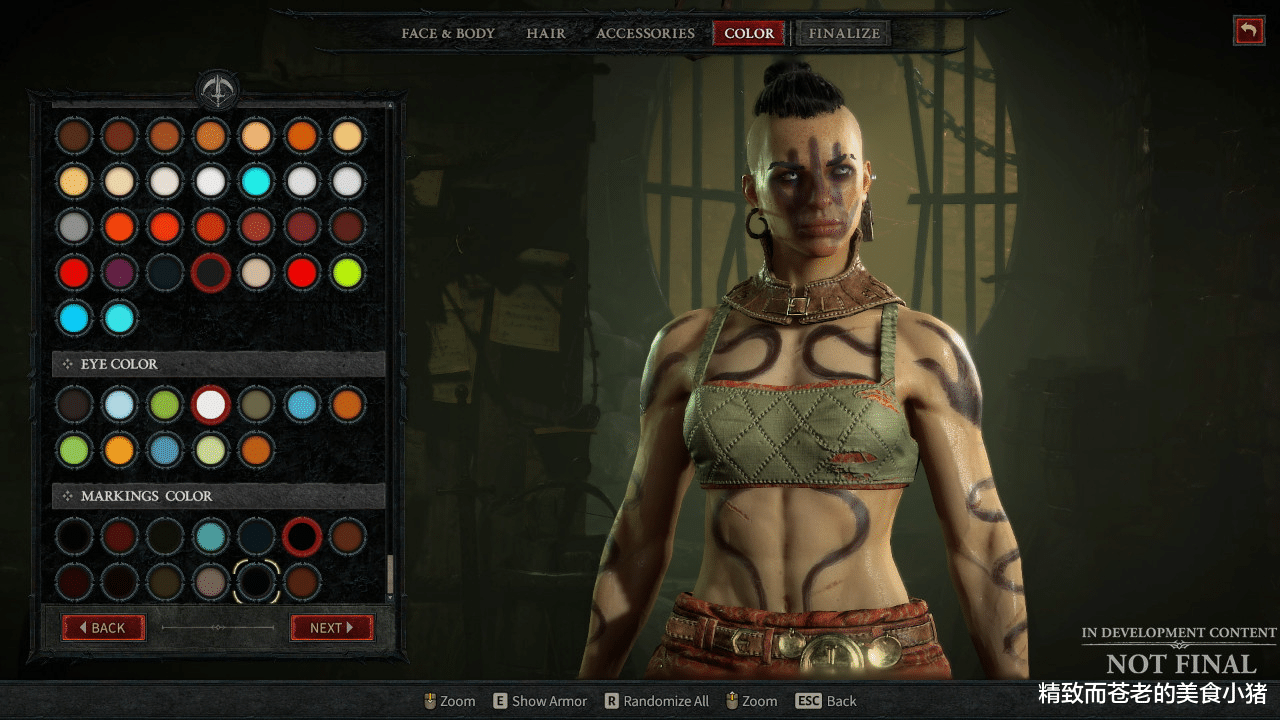Open the Hair tab
Image resolution: width=1280 pixels, height=720 pixels.
point(546,33)
